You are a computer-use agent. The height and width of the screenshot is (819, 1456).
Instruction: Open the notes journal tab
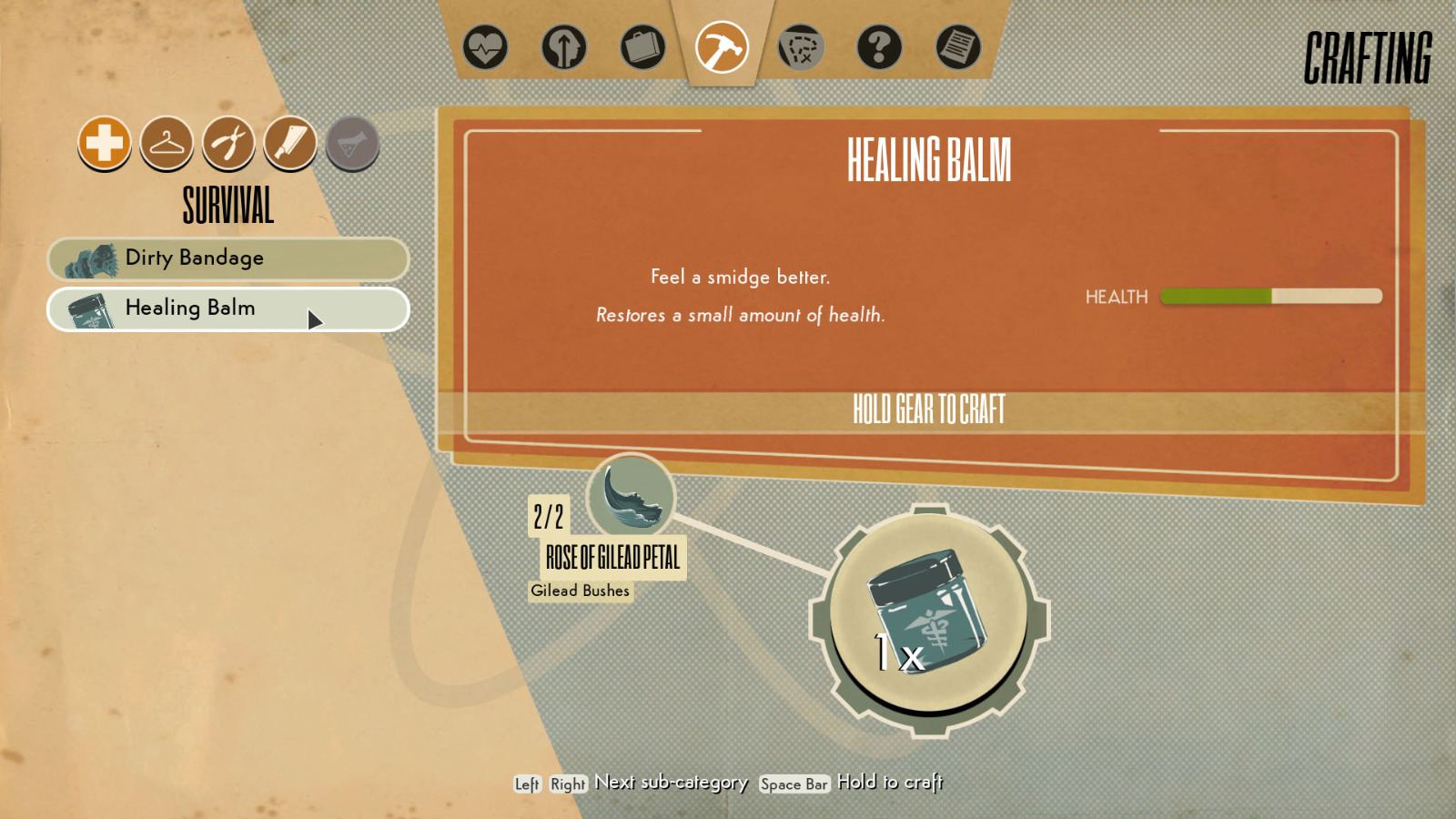pyautogui.click(x=958, y=47)
